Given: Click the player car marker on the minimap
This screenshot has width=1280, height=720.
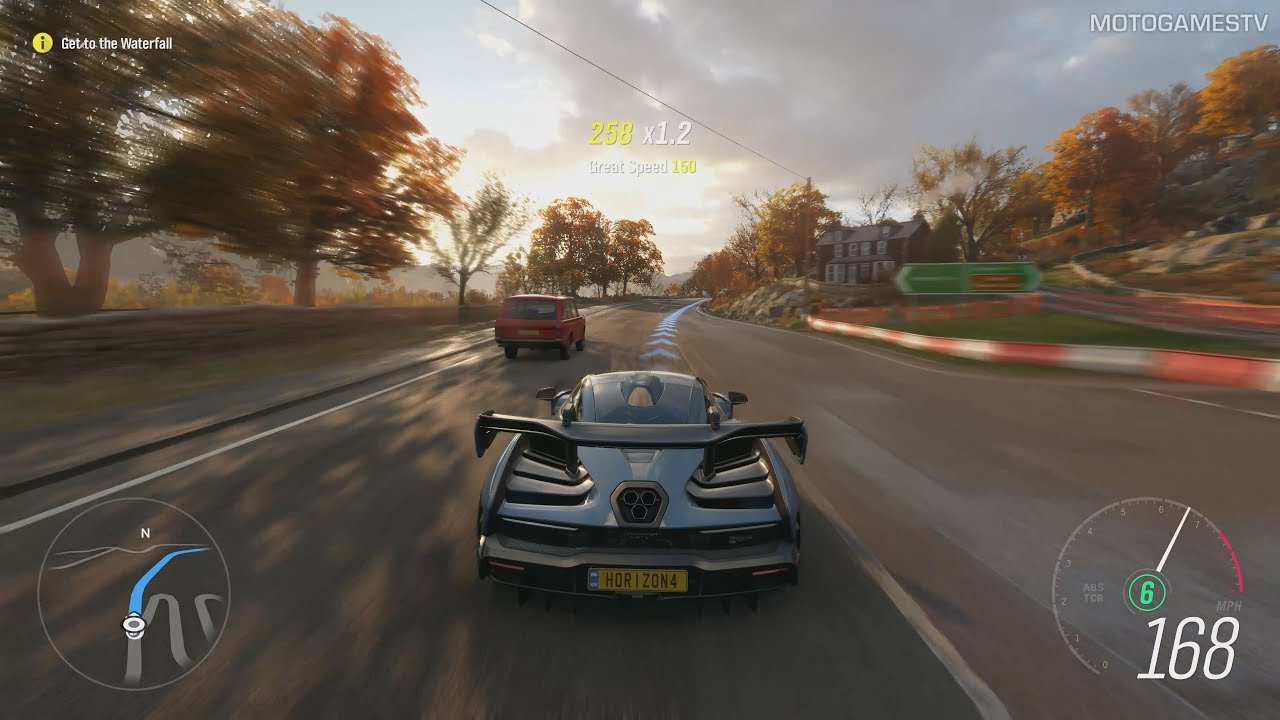Looking at the screenshot, I should pyautogui.click(x=132, y=624).
